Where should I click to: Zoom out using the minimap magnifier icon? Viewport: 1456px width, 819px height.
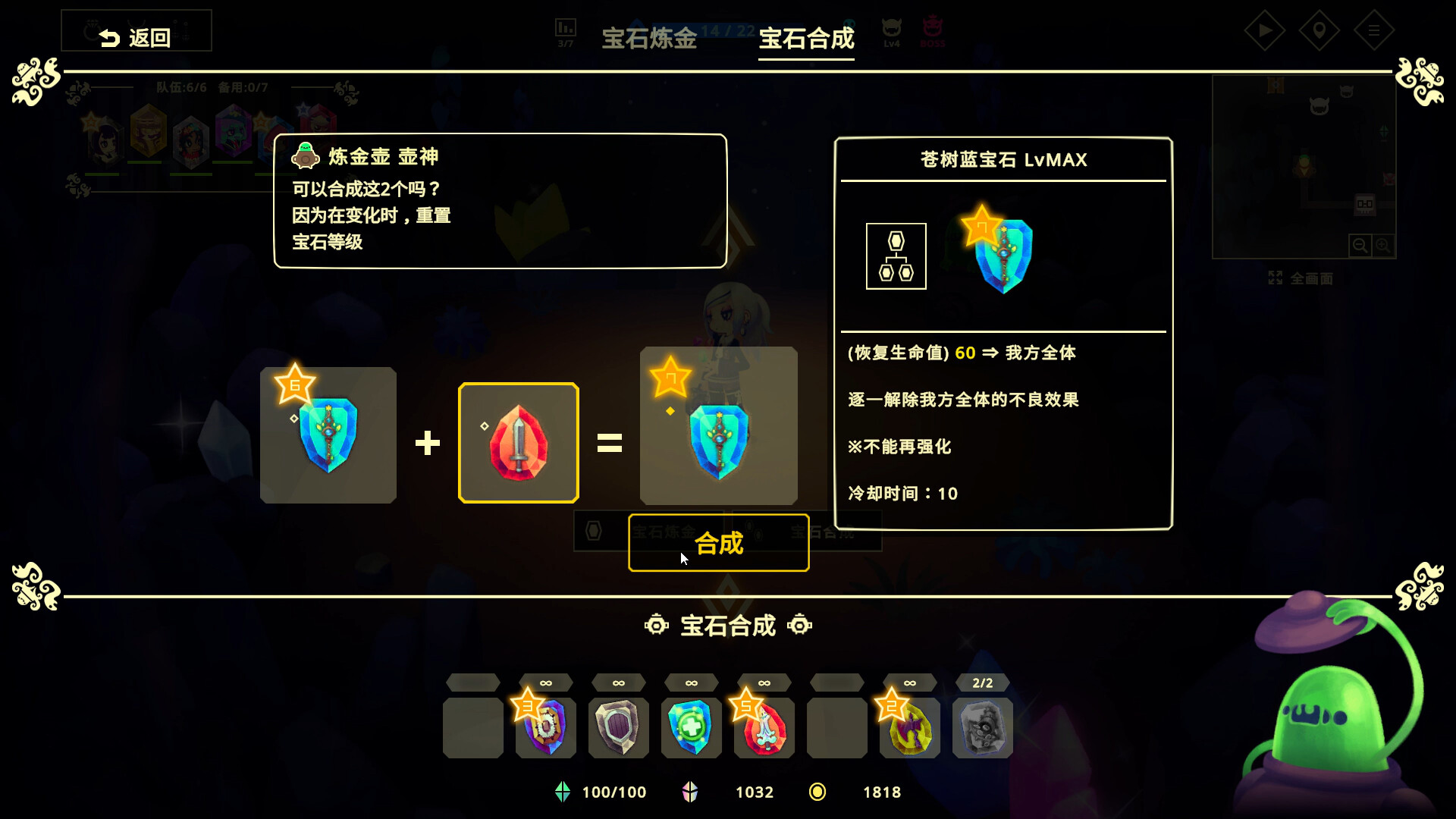tap(1362, 246)
